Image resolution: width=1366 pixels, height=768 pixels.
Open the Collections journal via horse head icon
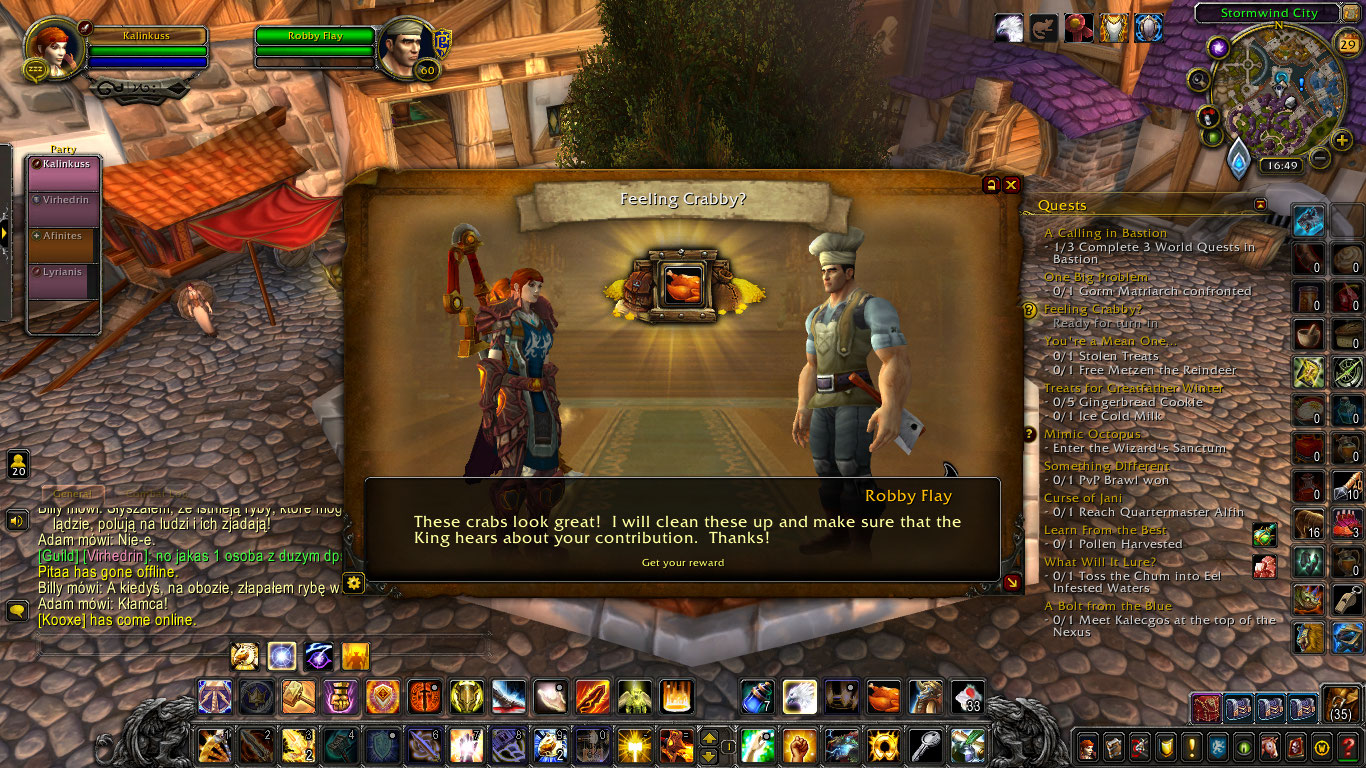(x=1269, y=747)
